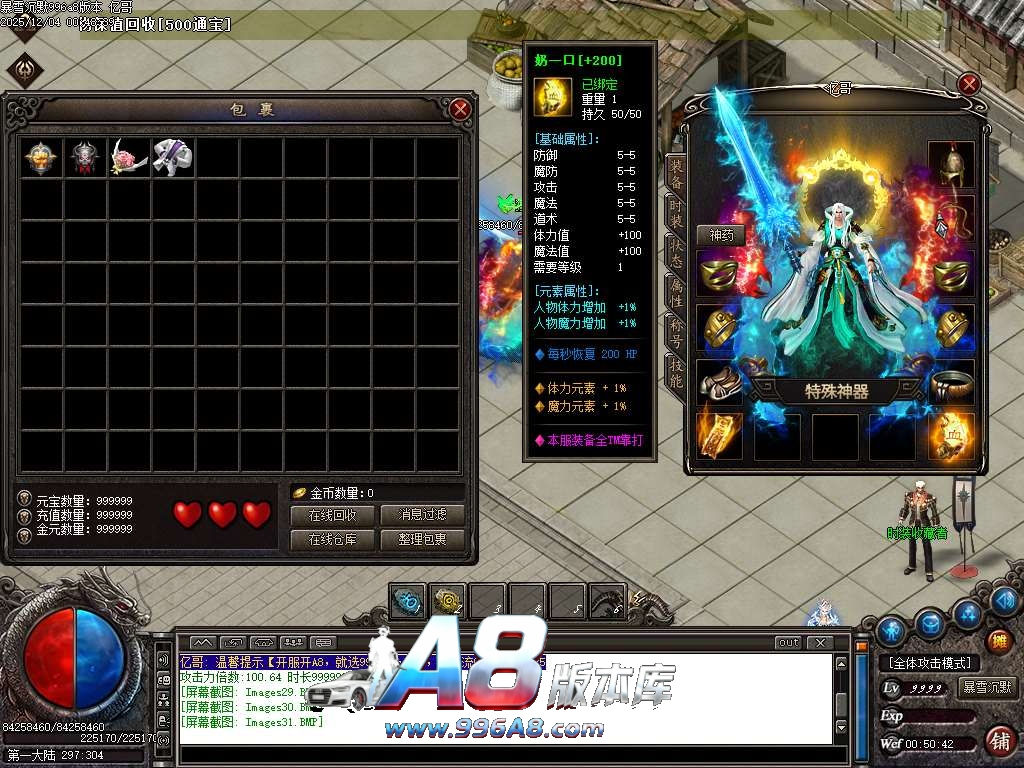This screenshot has height=768, width=1024.
Task: Select the dark horned helmet item in the bag
Action: tap(85, 157)
